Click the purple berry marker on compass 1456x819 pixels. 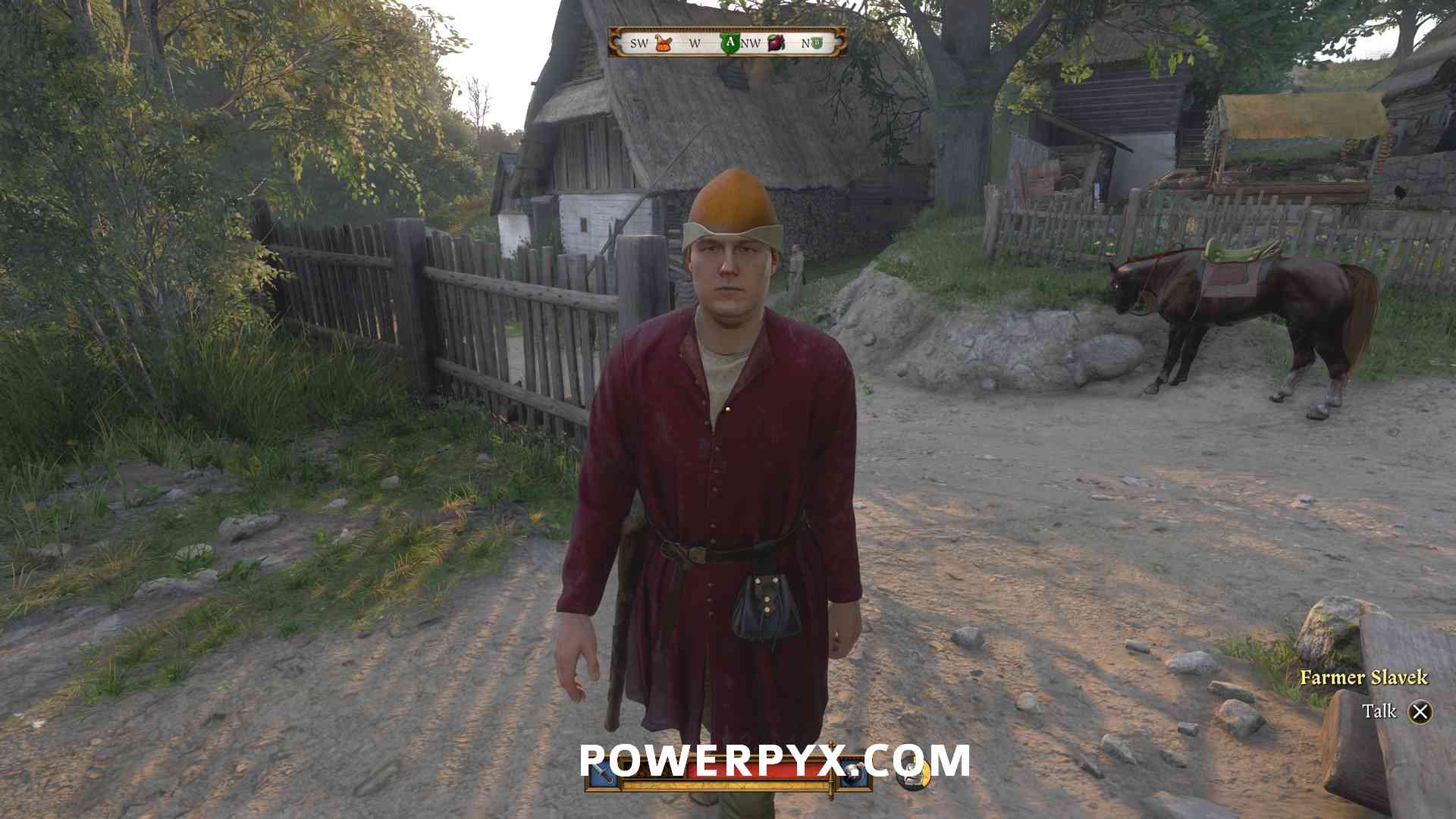click(776, 43)
